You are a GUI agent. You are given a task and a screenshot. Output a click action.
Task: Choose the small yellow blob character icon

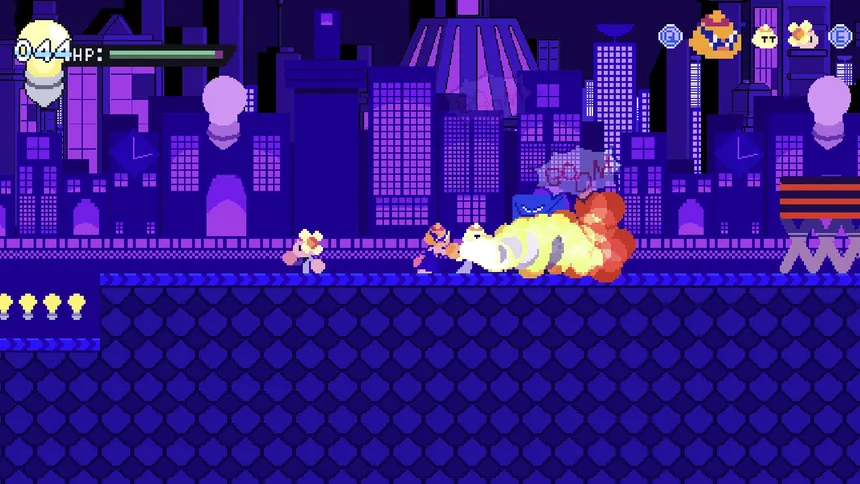766,37
